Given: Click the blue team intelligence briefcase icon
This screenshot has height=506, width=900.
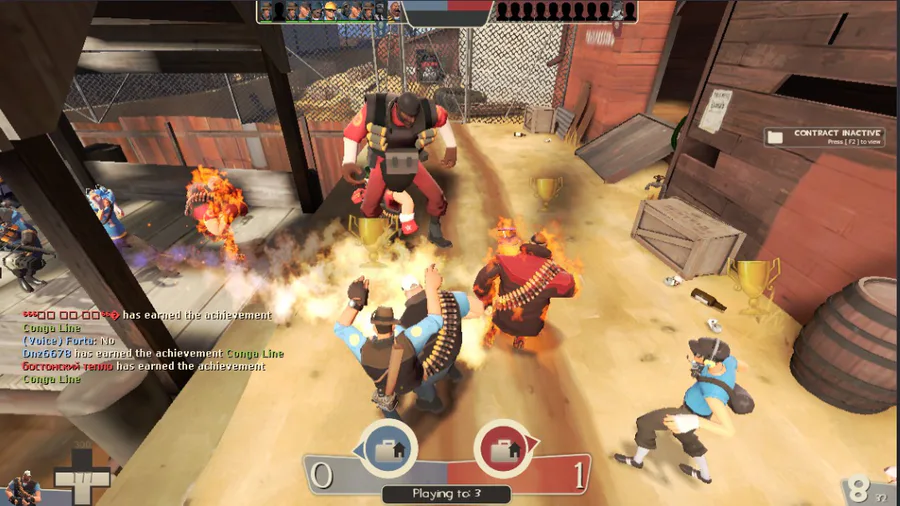Looking at the screenshot, I should tap(388, 447).
